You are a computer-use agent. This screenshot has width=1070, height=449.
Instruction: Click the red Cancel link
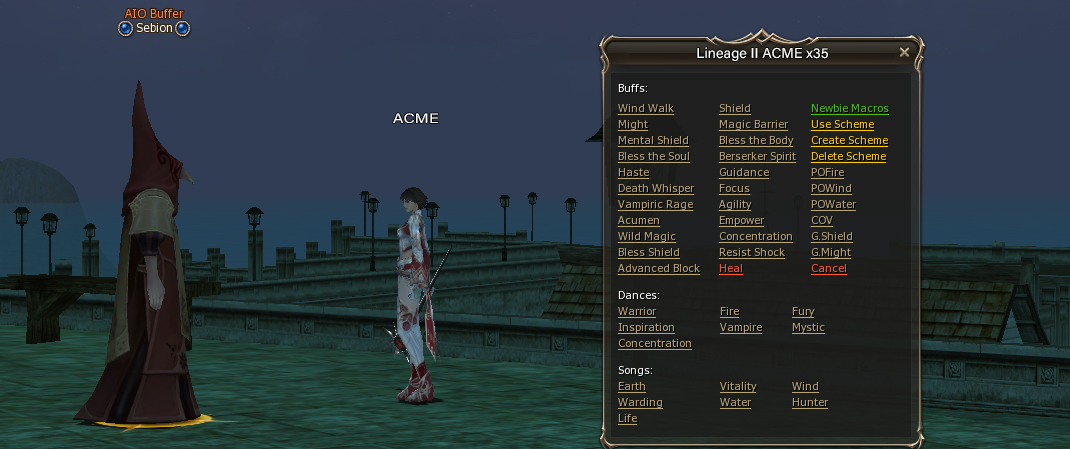[x=828, y=268]
